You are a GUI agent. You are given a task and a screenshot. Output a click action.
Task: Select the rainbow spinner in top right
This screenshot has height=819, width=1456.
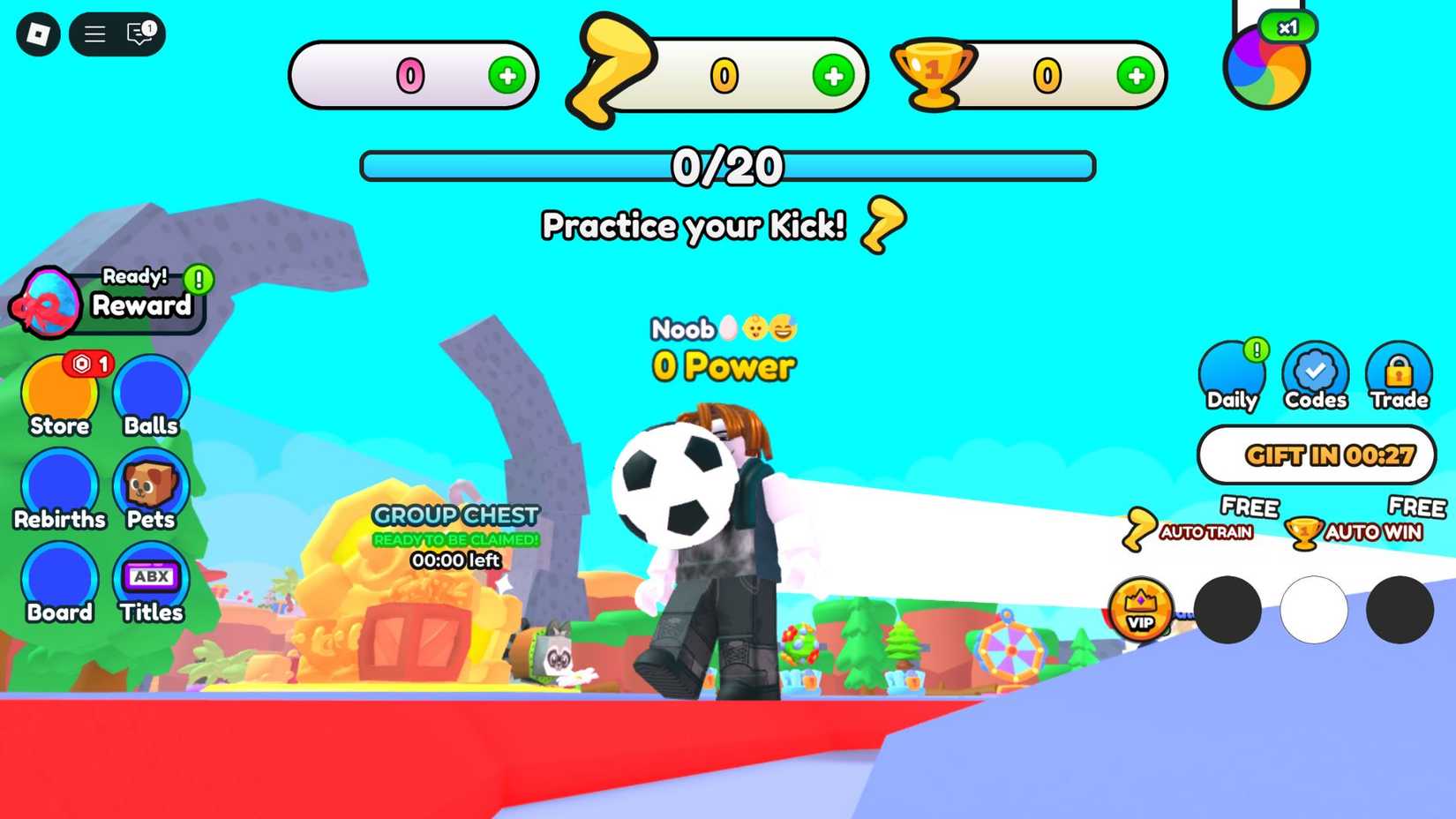1265,66
